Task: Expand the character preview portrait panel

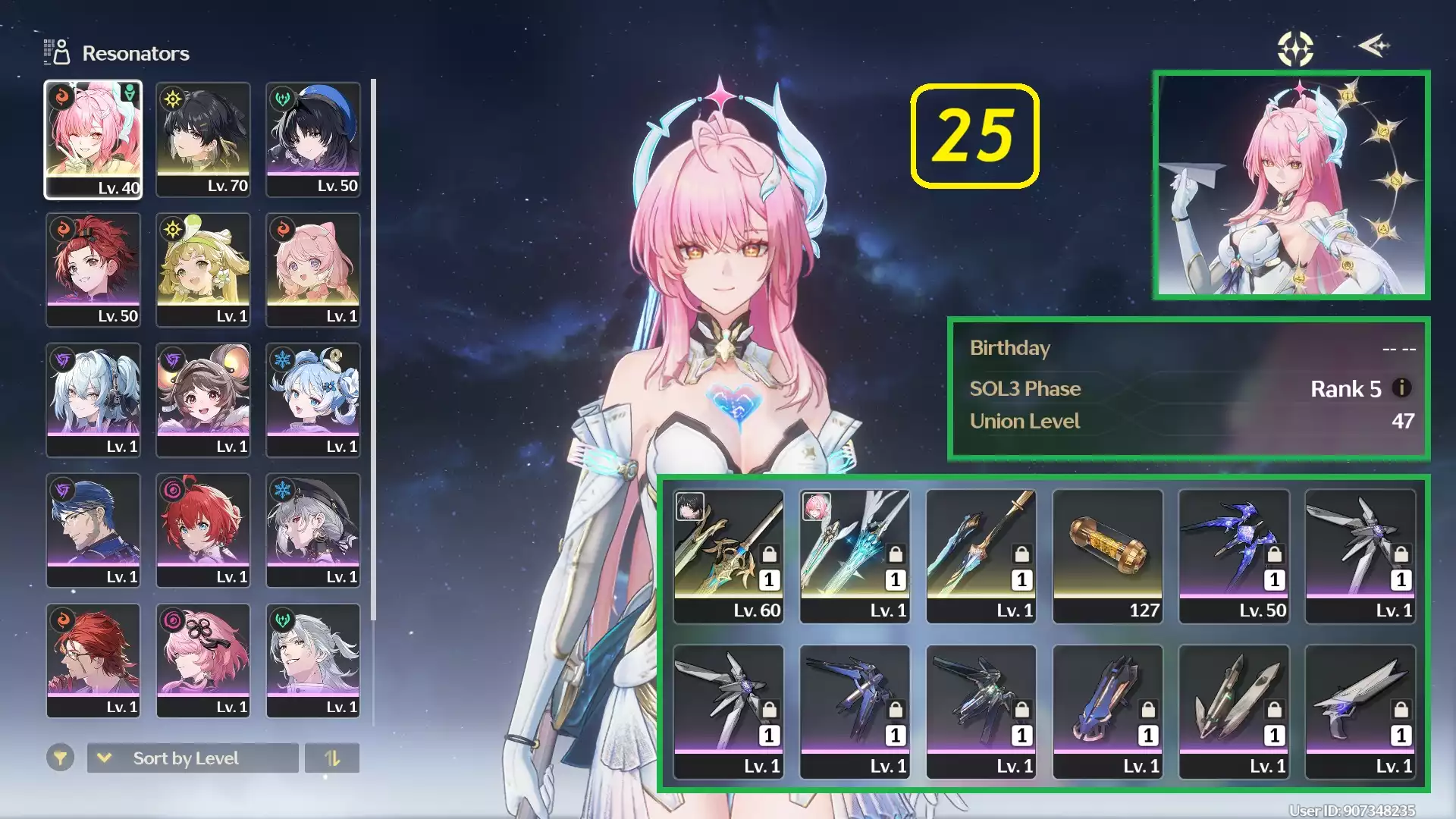Action: click(x=1291, y=186)
